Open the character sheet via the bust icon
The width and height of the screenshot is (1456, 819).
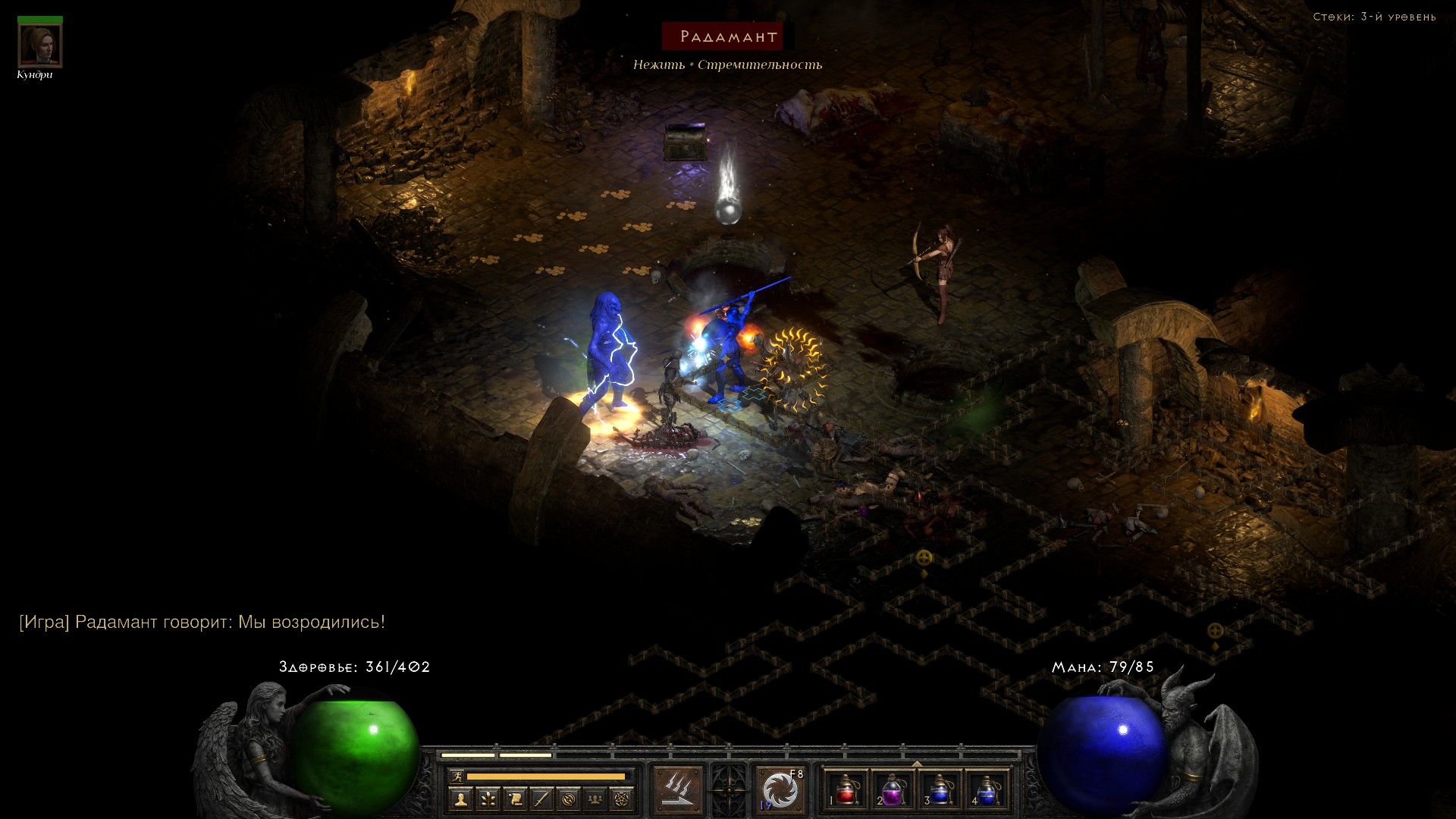[460, 799]
